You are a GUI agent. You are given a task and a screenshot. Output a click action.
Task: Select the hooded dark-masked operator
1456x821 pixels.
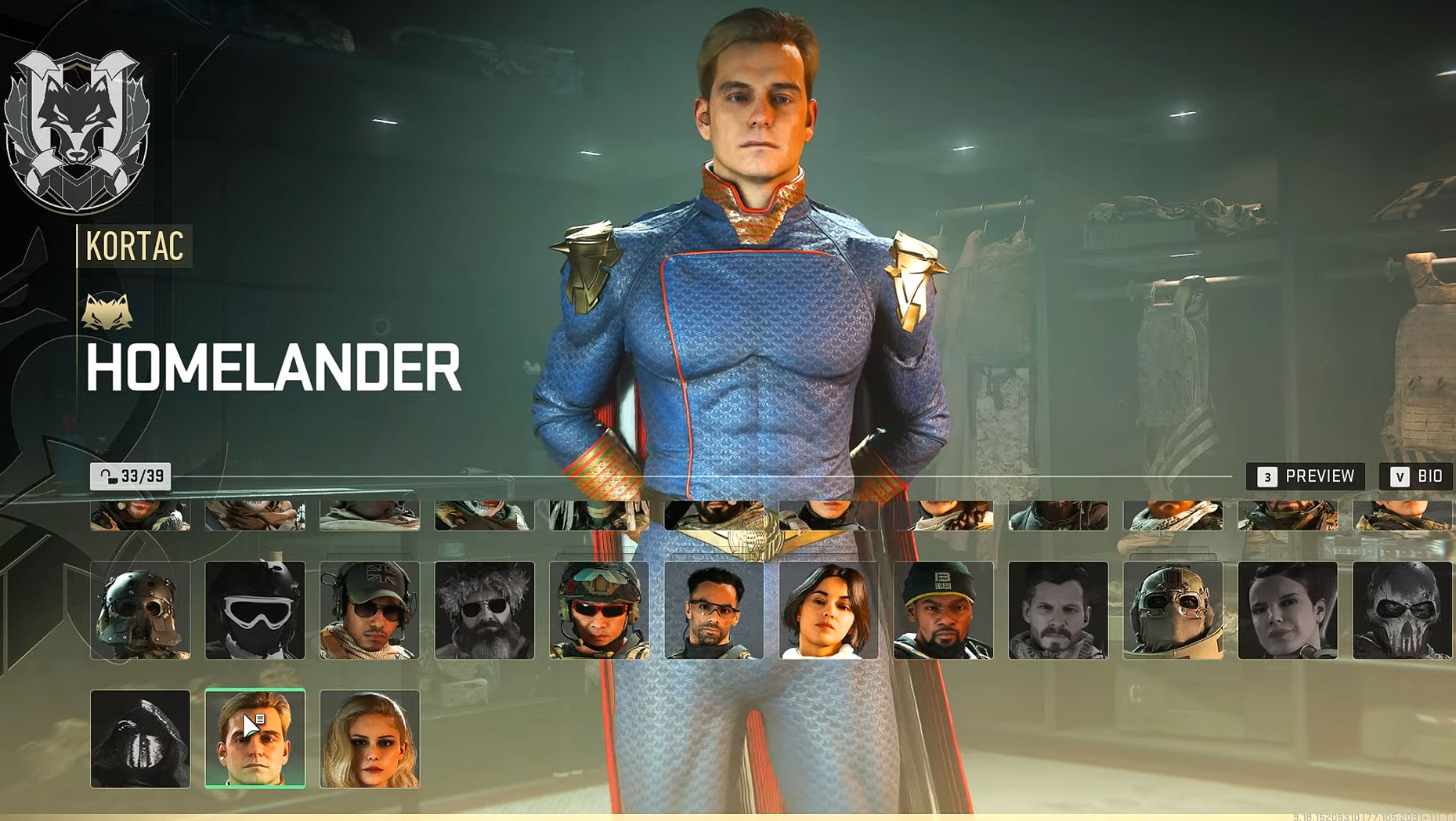tap(141, 737)
